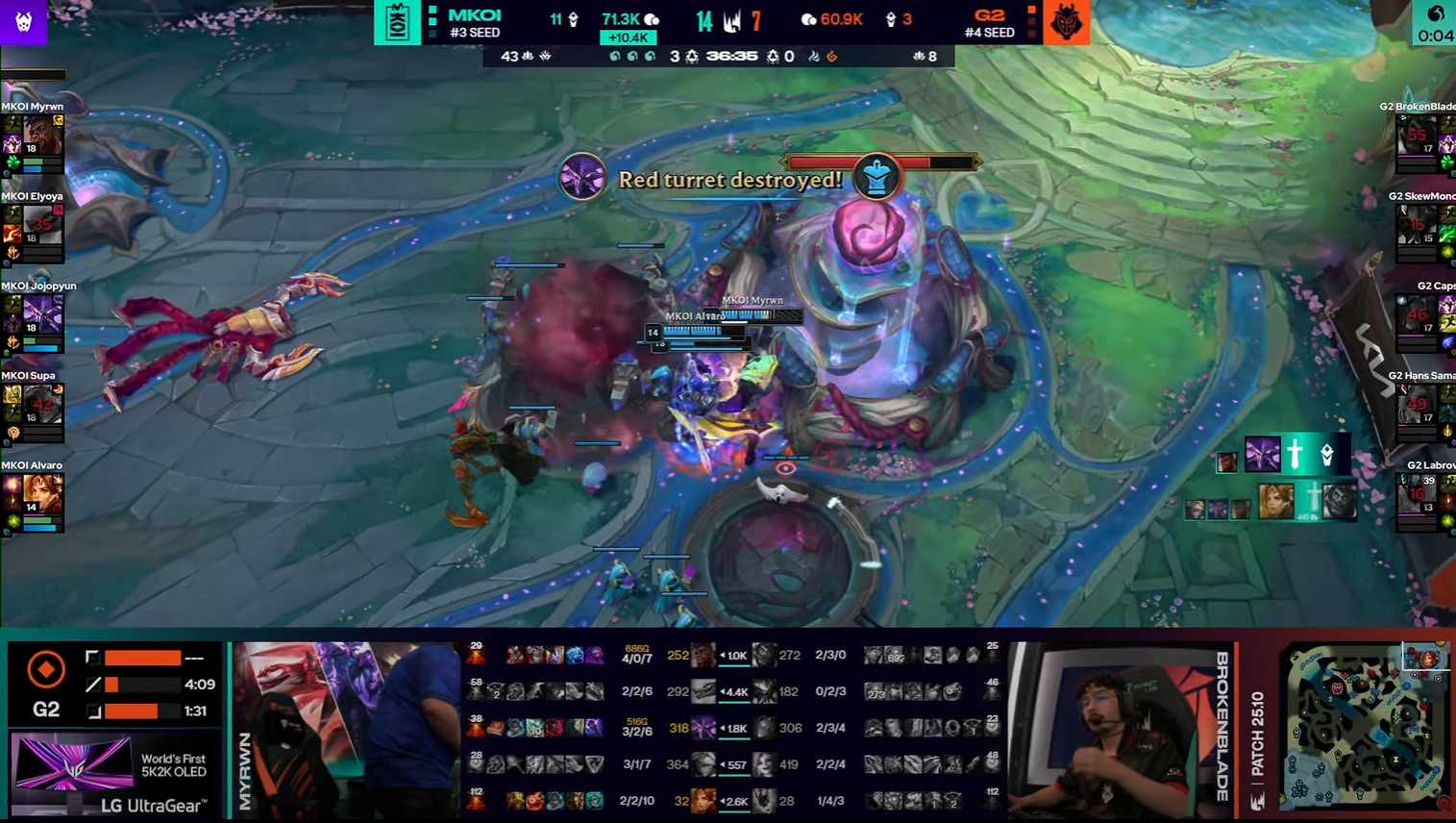Toggle the first dragon icon on MKOI's side
Viewport: 1456px width, 823px height.
click(615, 56)
